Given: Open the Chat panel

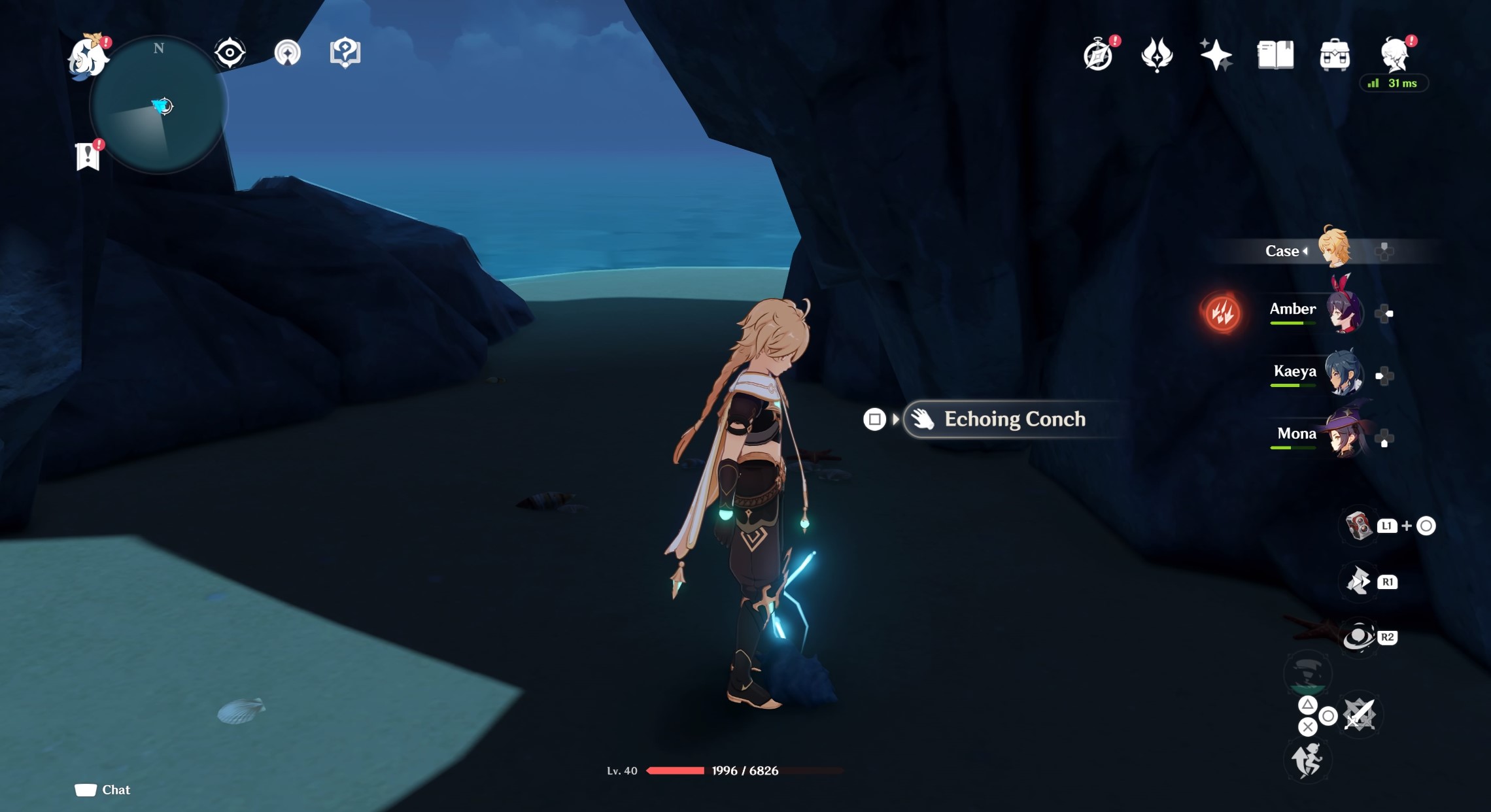Looking at the screenshot, I should click(101, 790).
